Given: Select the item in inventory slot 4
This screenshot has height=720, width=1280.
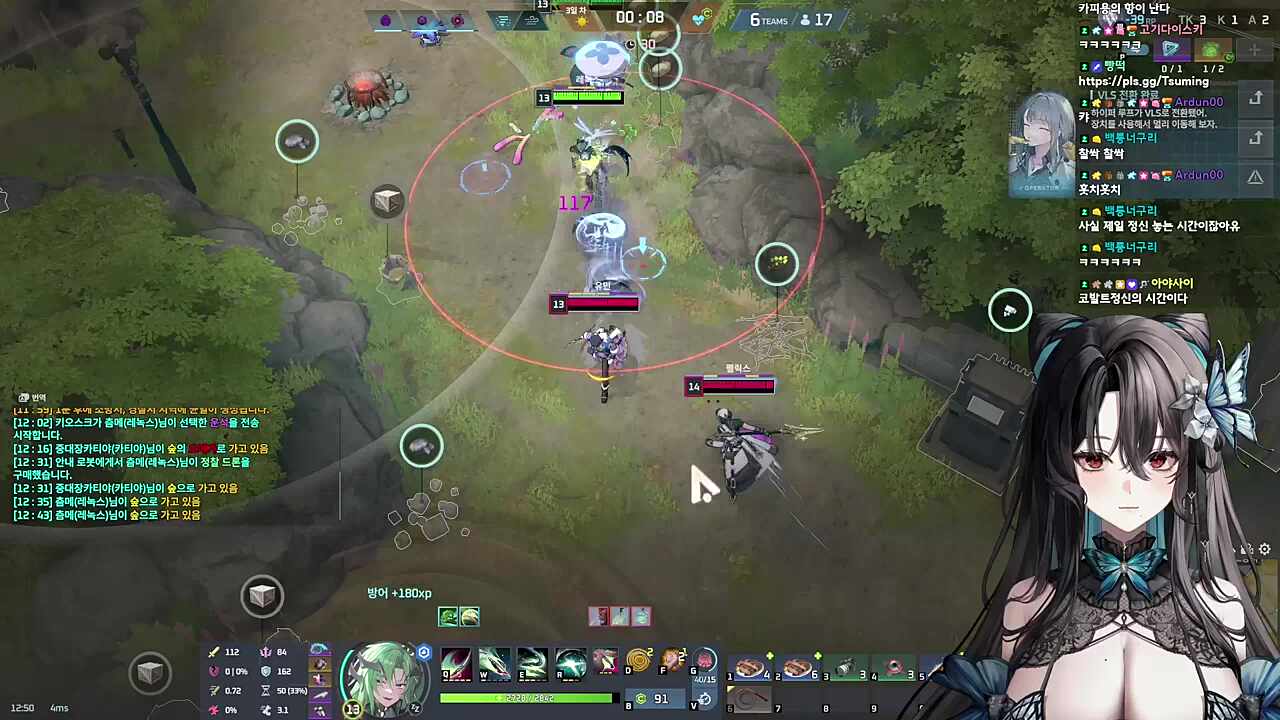Looking at the screenshot, I should point(894,668).
